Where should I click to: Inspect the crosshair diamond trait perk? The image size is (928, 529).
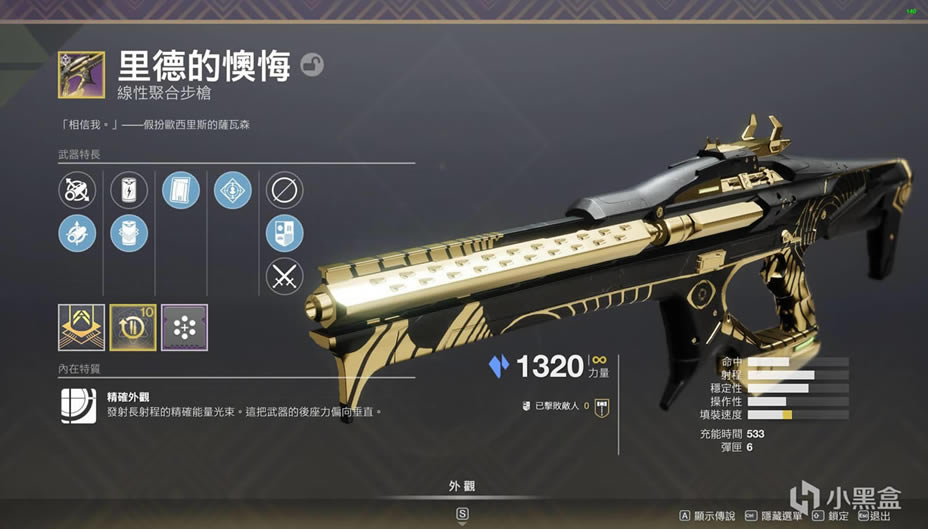232,189
